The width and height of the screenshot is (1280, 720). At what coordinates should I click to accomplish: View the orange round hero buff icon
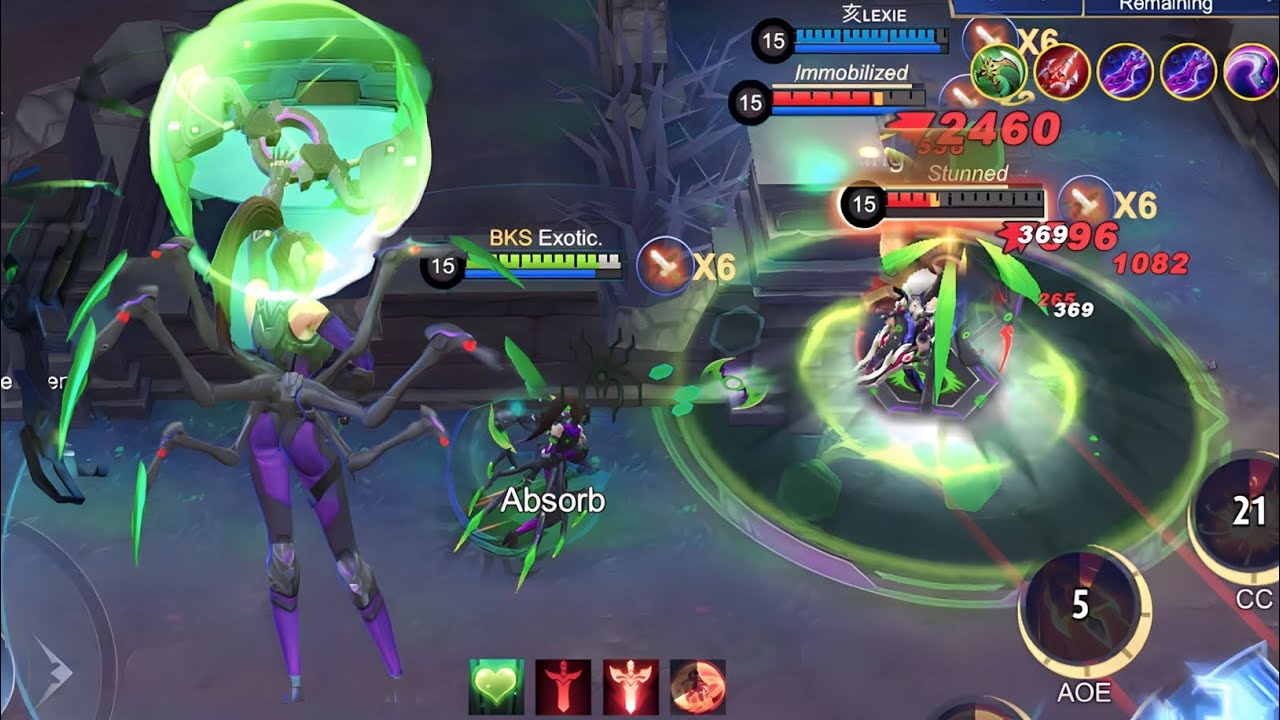[x=697, y=687]
